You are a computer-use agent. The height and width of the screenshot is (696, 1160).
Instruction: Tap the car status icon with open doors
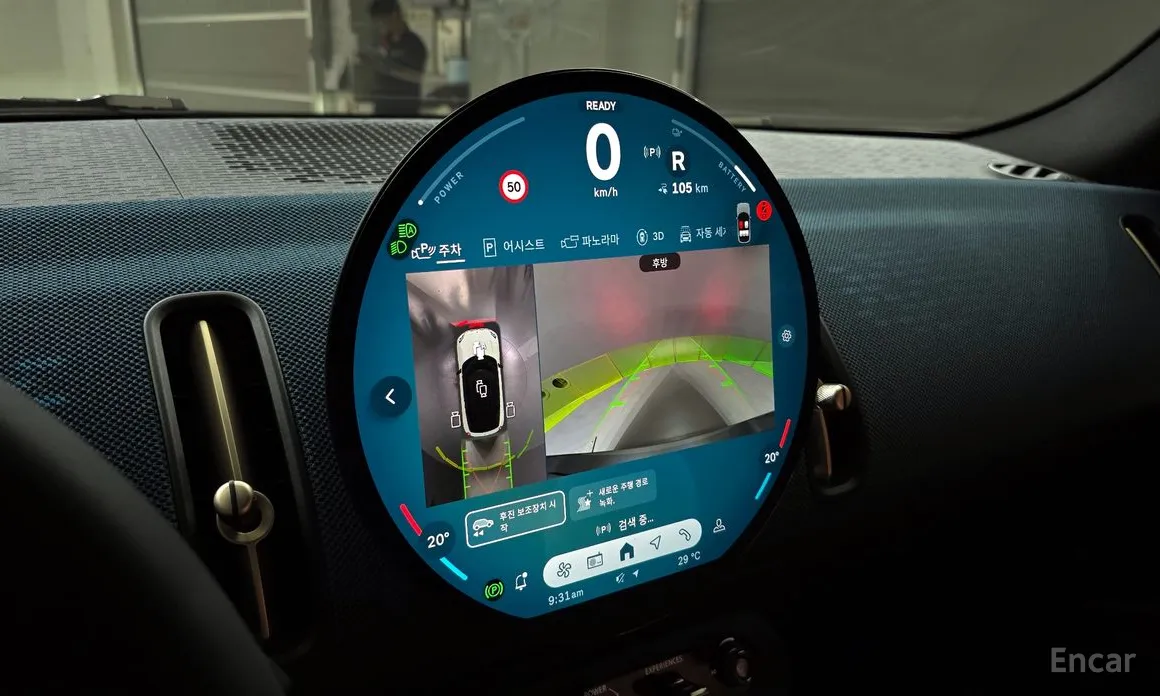(x=743, y=222)
